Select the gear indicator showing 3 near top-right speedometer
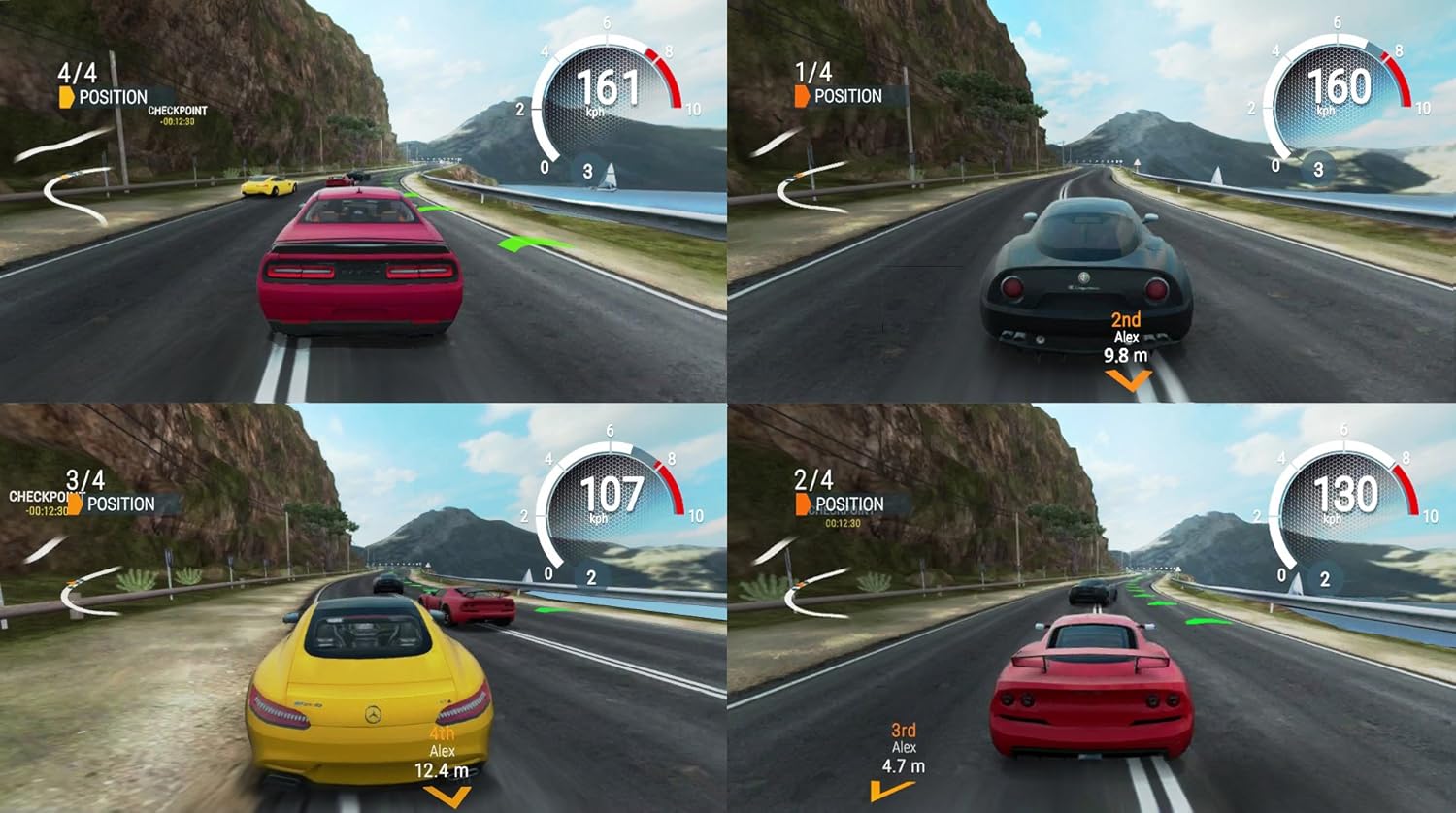 tap(1317, 167)
